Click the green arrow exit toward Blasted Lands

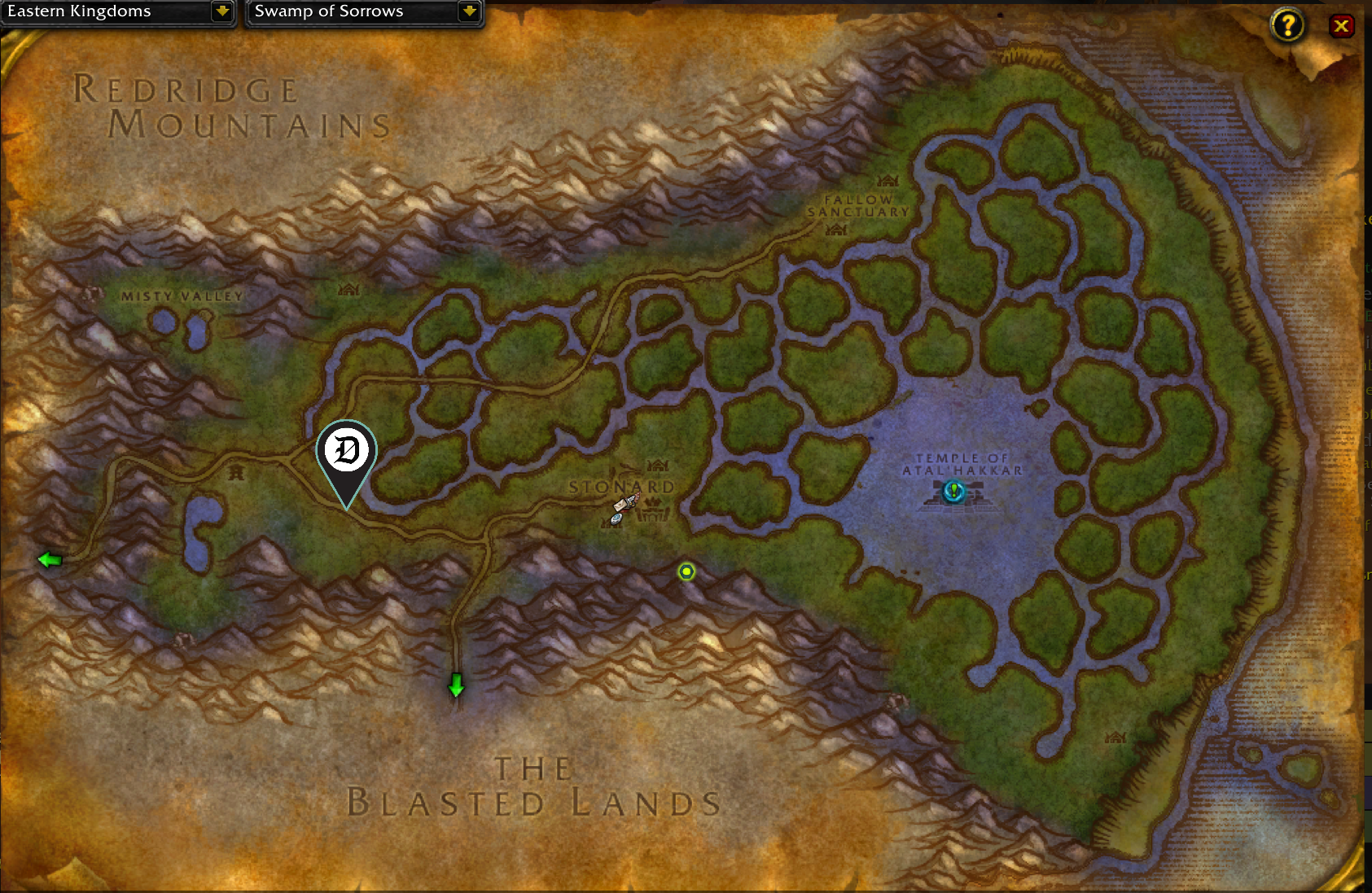455,686
